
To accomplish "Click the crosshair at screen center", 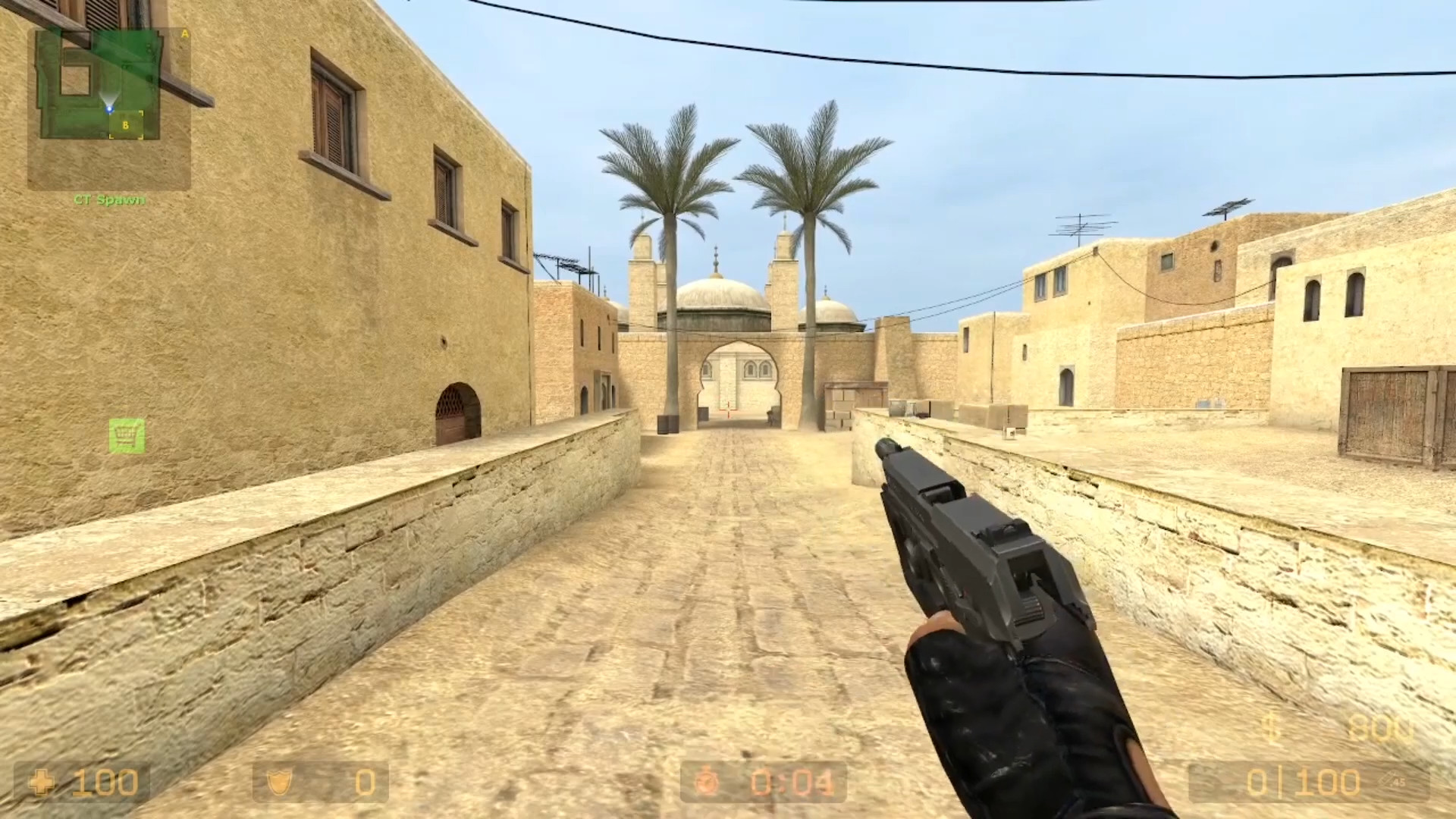I will pos(728,409).
